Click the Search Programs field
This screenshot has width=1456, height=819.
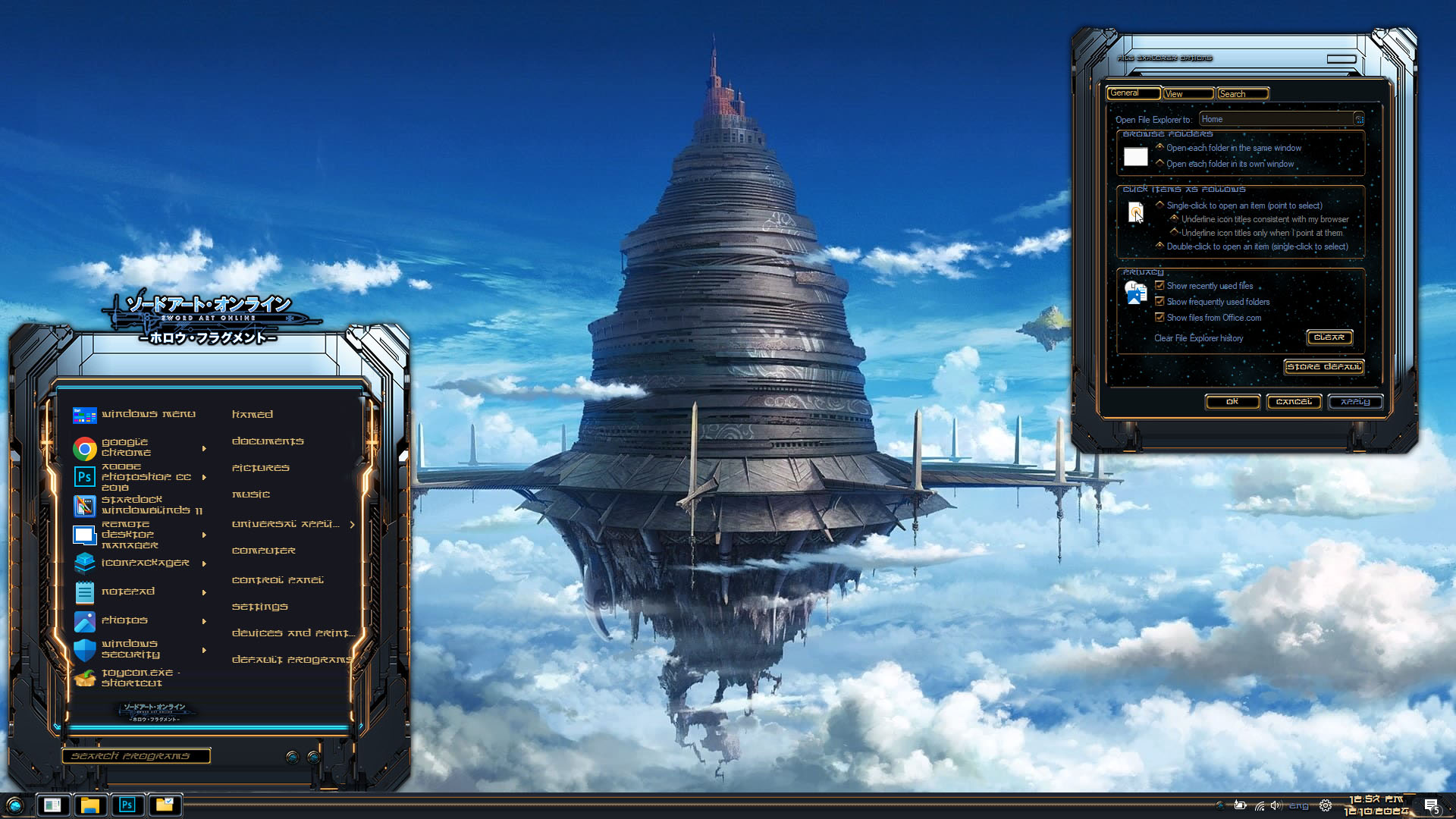coord(136,756)
